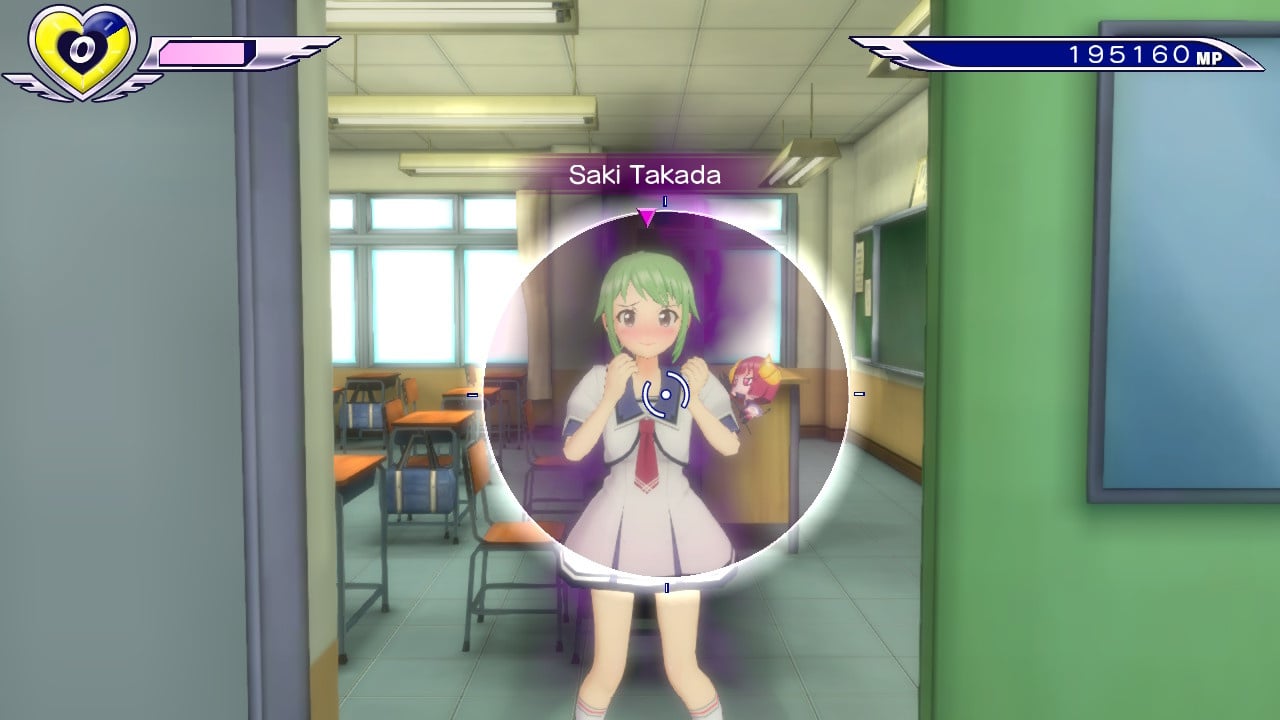
Task: Select the Saki Takada target name tag
Action: coord(645,175)
